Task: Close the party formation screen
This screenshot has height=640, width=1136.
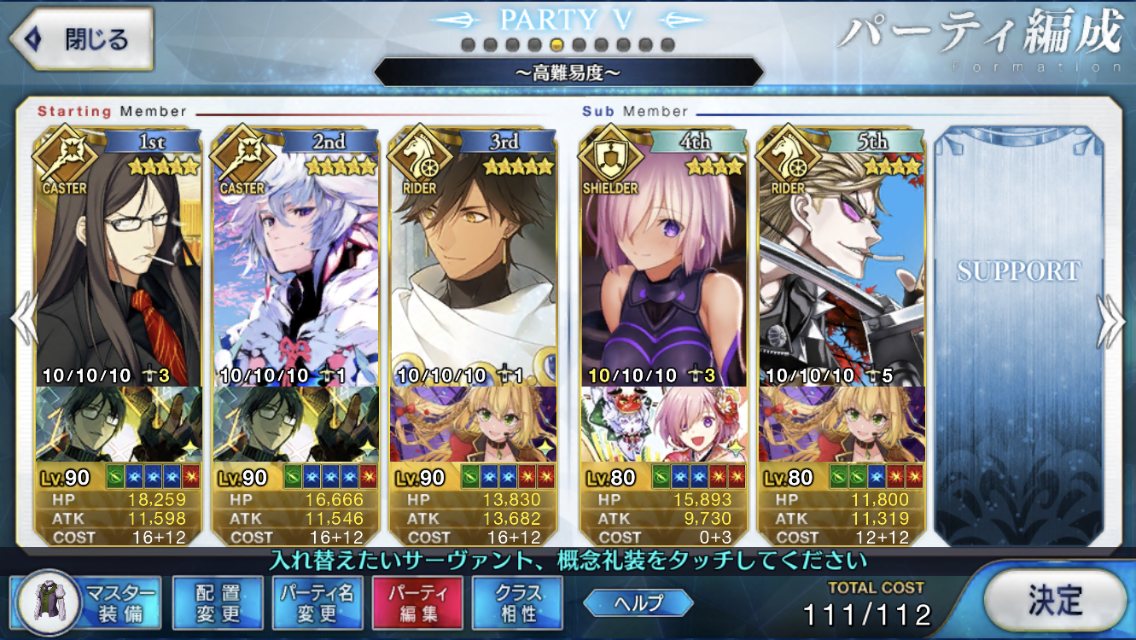Action: pos(80,40)
